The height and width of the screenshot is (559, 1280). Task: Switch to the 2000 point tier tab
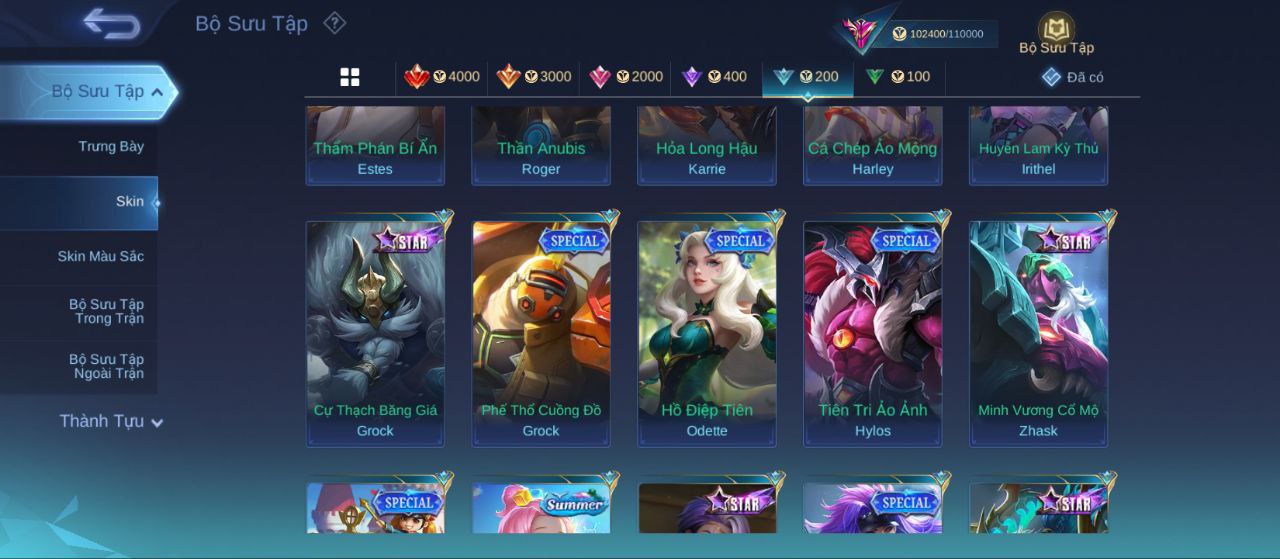click(x=626, y=77)
